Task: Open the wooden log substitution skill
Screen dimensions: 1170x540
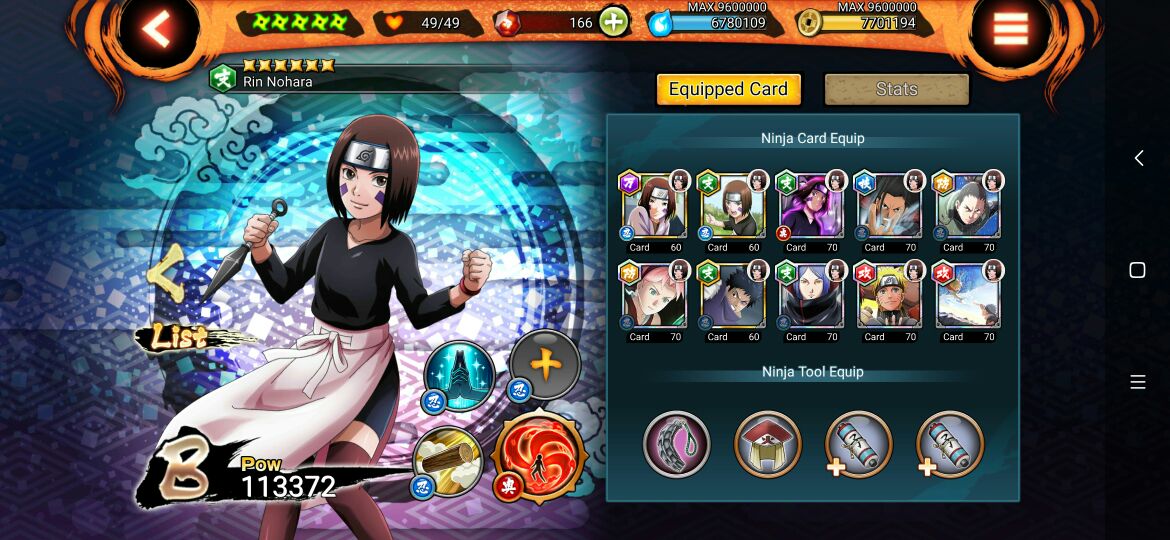Action: pyautogui.click(x=449, y=461)
